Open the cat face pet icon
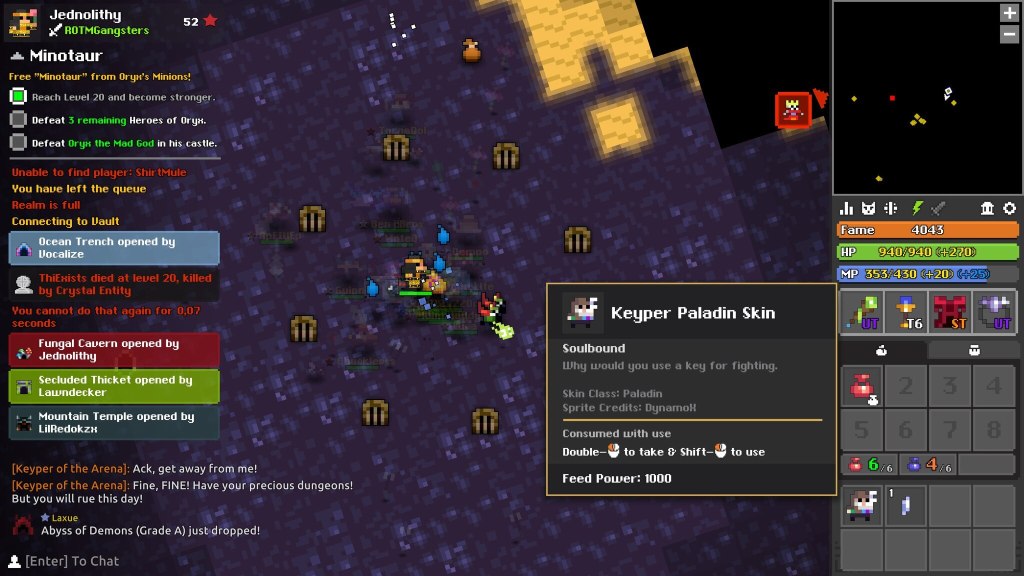The width and height of the screenshot is (1024, 576). point(869,208)
